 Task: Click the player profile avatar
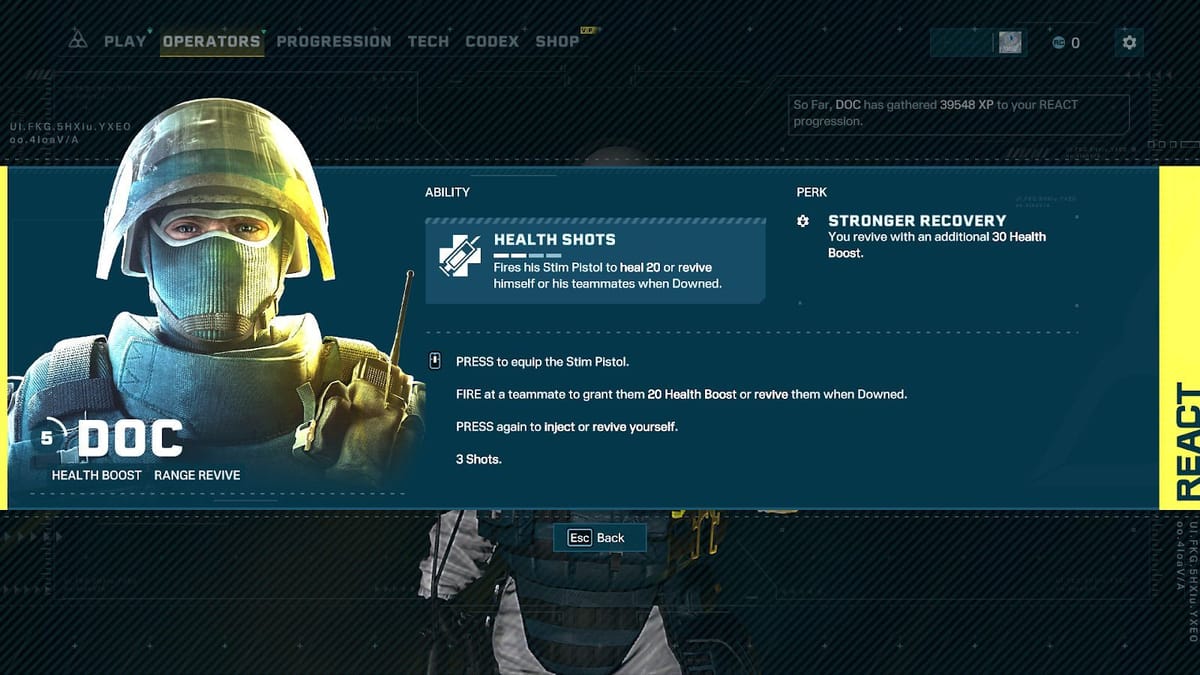point(1010,42)
